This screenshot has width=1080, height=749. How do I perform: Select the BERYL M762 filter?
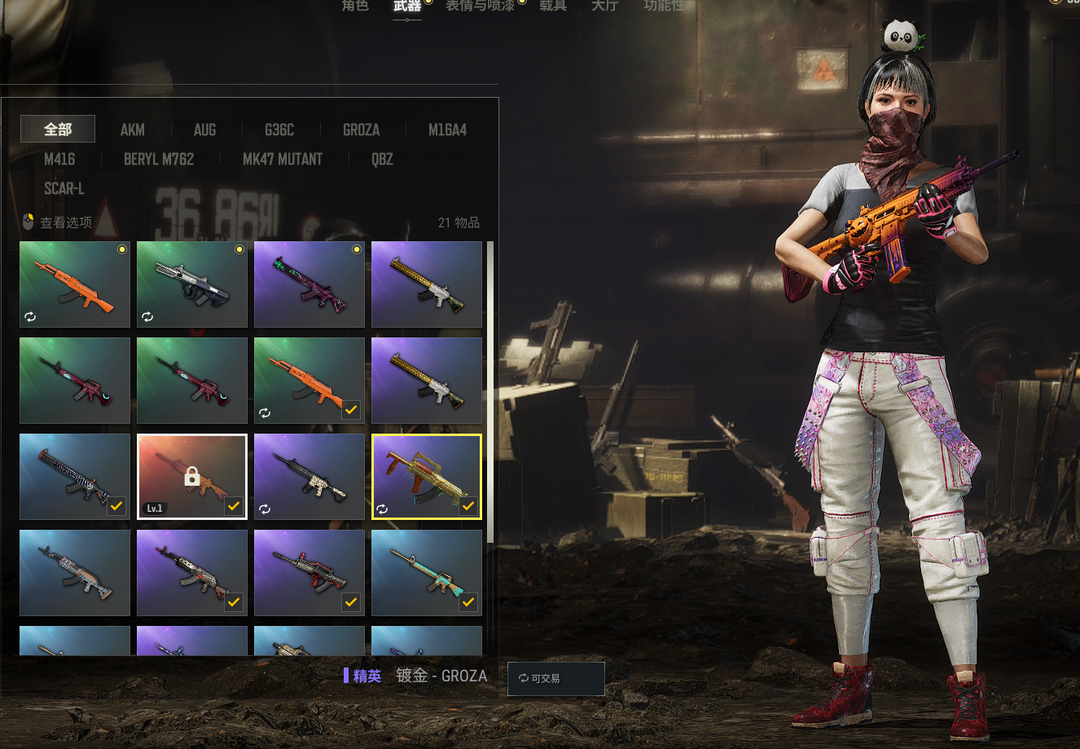pyautogui.click(x=159, y=159)
